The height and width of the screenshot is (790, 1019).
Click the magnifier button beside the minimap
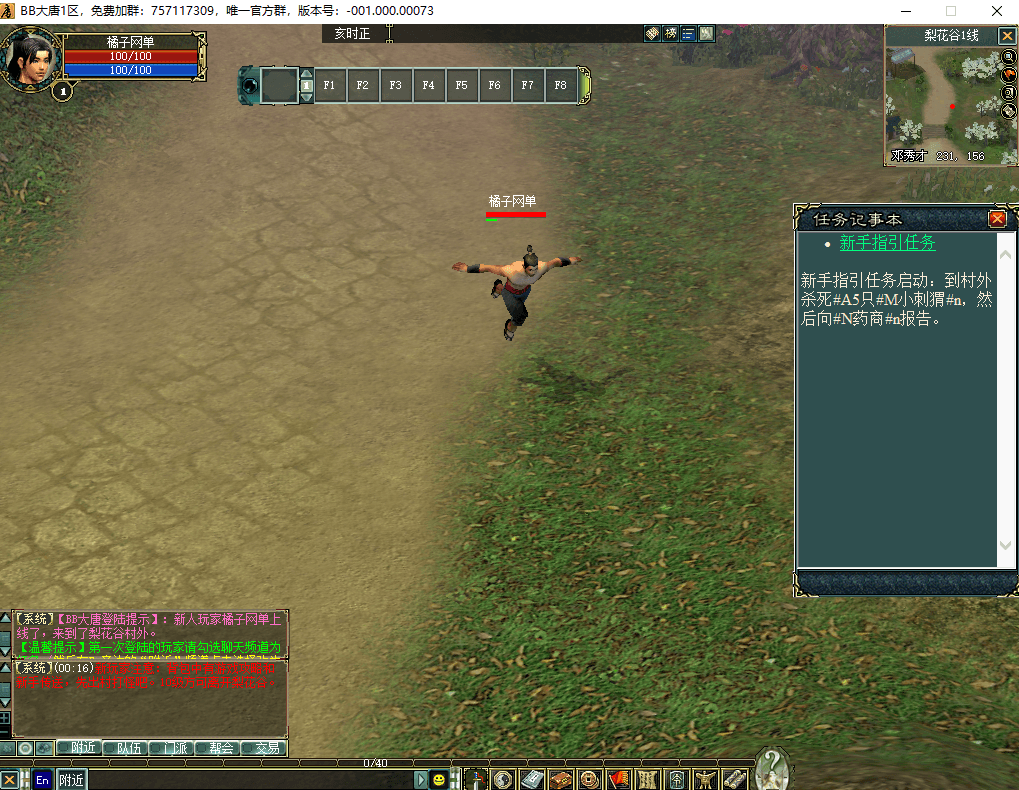click(x=1008, y=57)
